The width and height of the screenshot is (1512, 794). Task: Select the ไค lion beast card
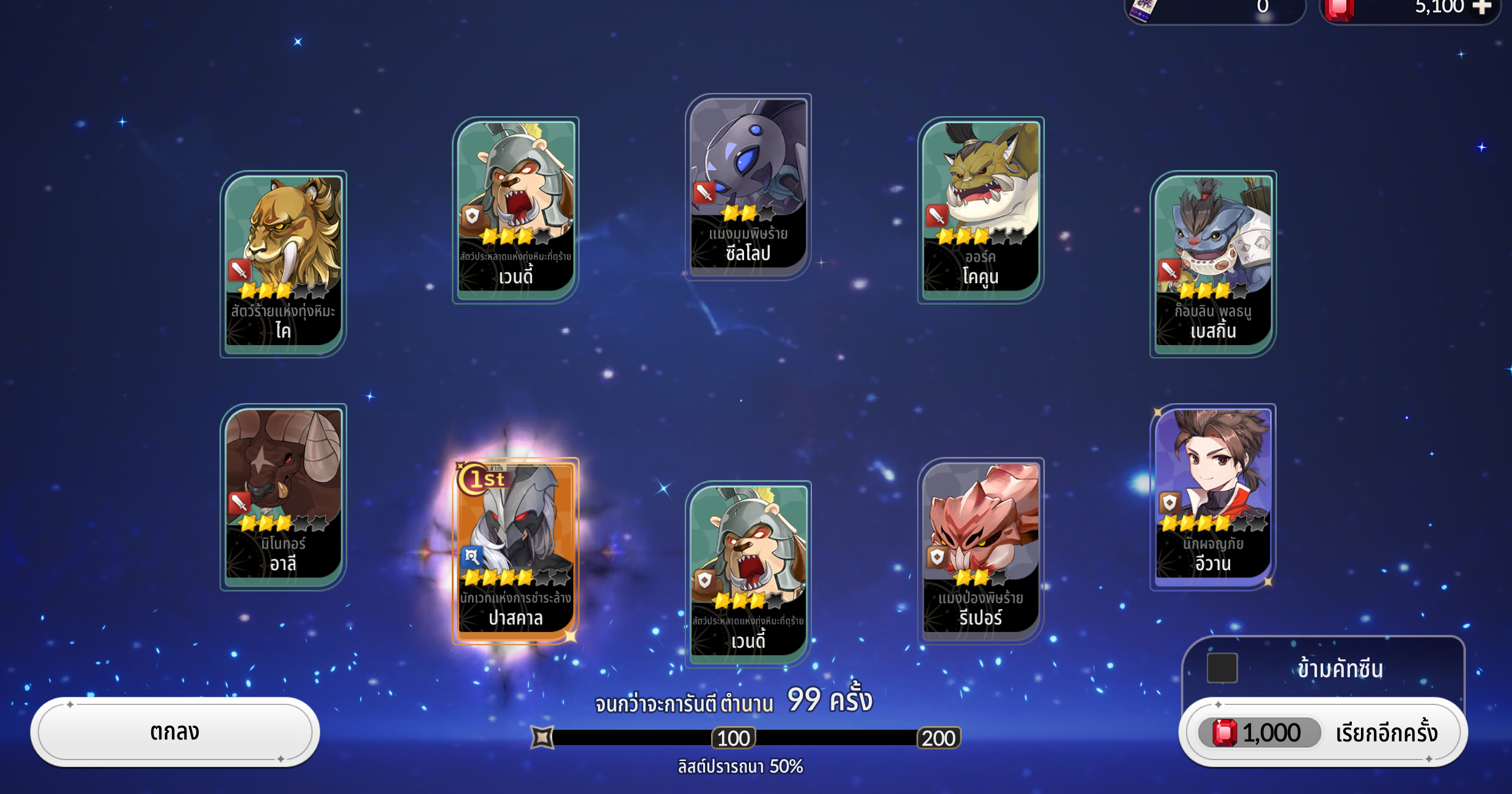point(283,263)
